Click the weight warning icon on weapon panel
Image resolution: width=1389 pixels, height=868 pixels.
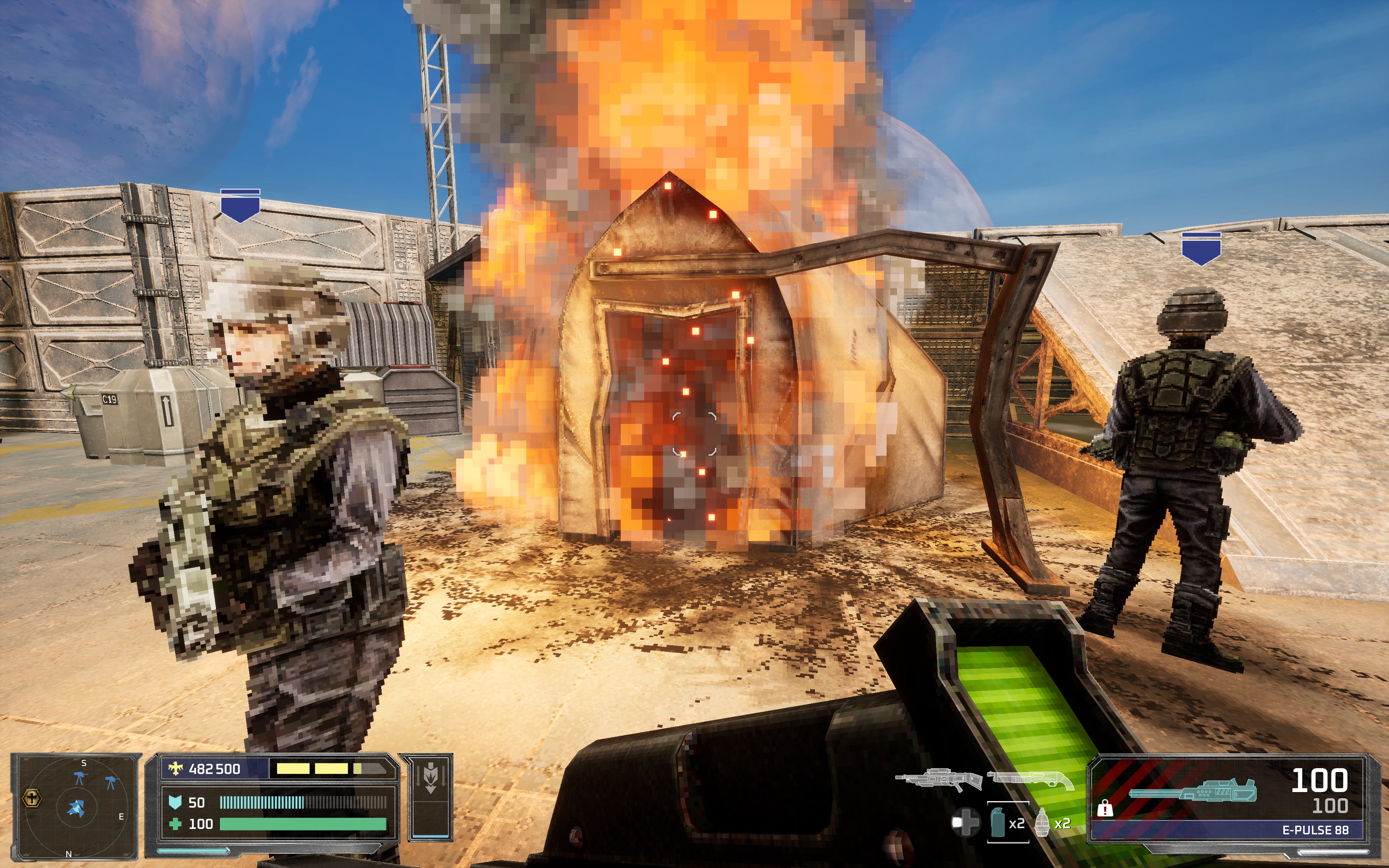[1104, 809]
